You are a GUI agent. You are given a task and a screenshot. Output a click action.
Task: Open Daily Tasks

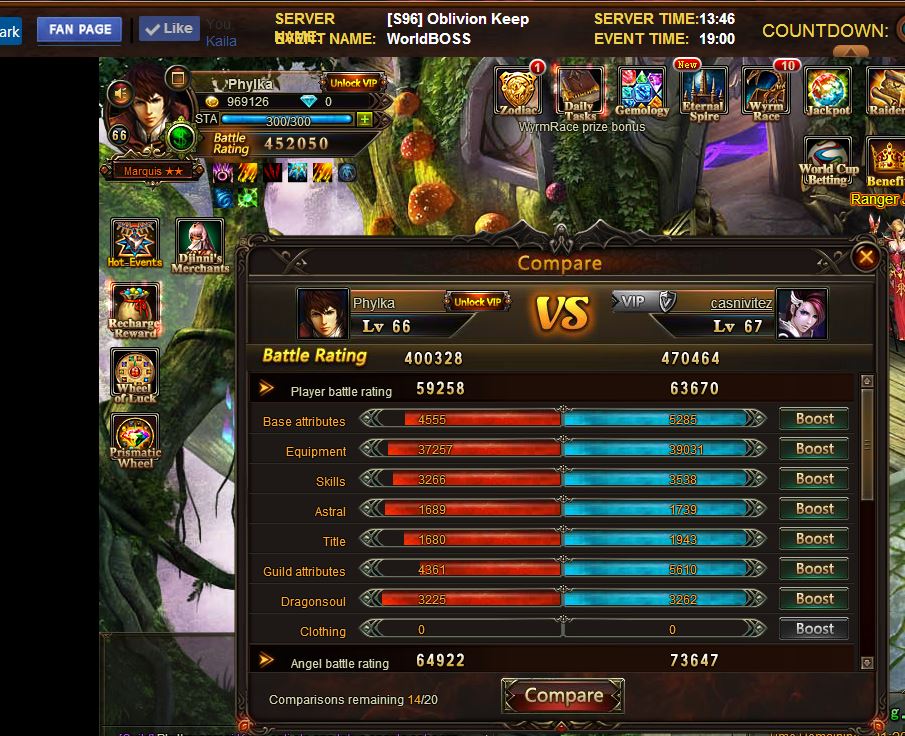coord(580,92)
